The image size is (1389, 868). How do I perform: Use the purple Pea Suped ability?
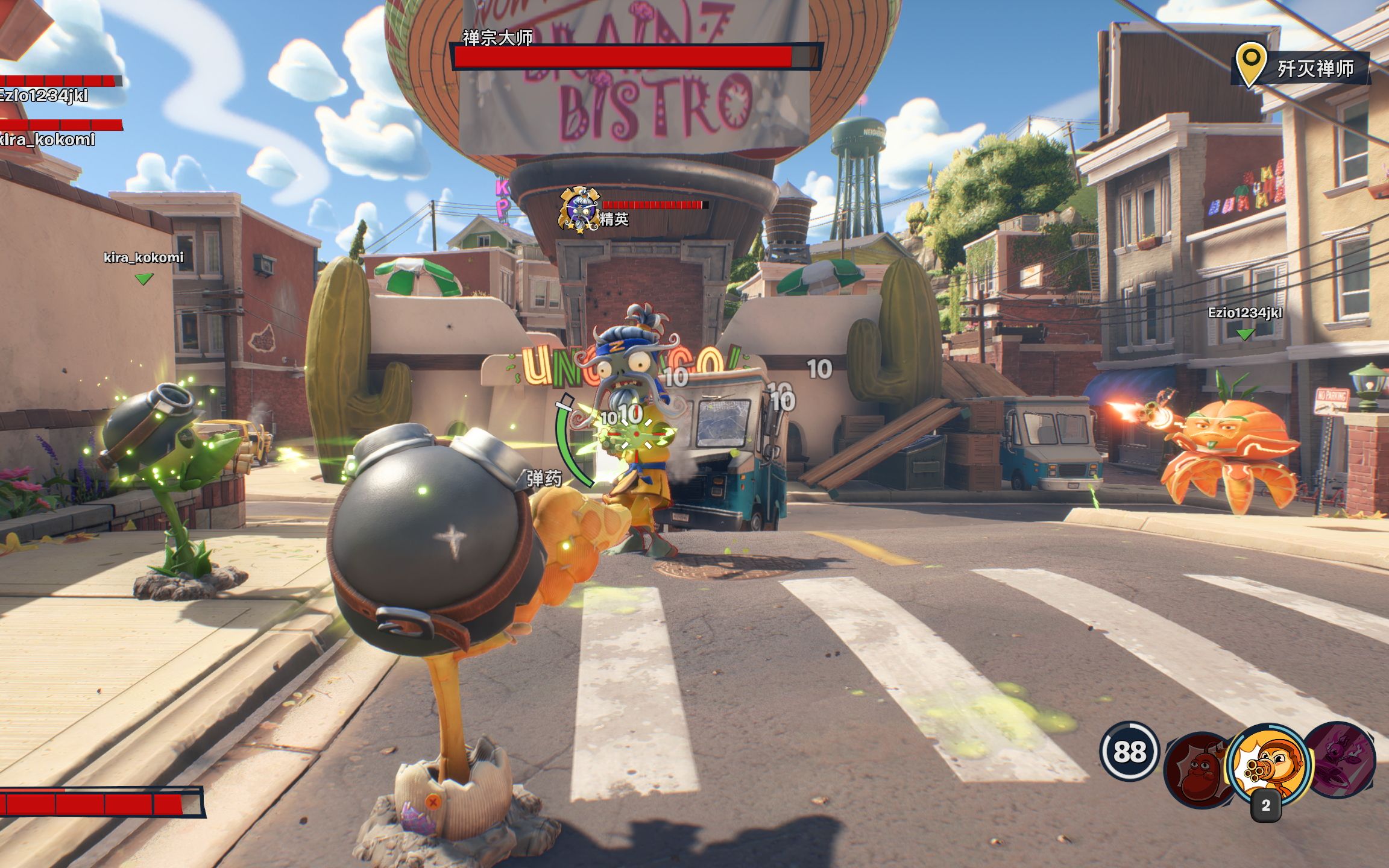(x=1343, y=761)
